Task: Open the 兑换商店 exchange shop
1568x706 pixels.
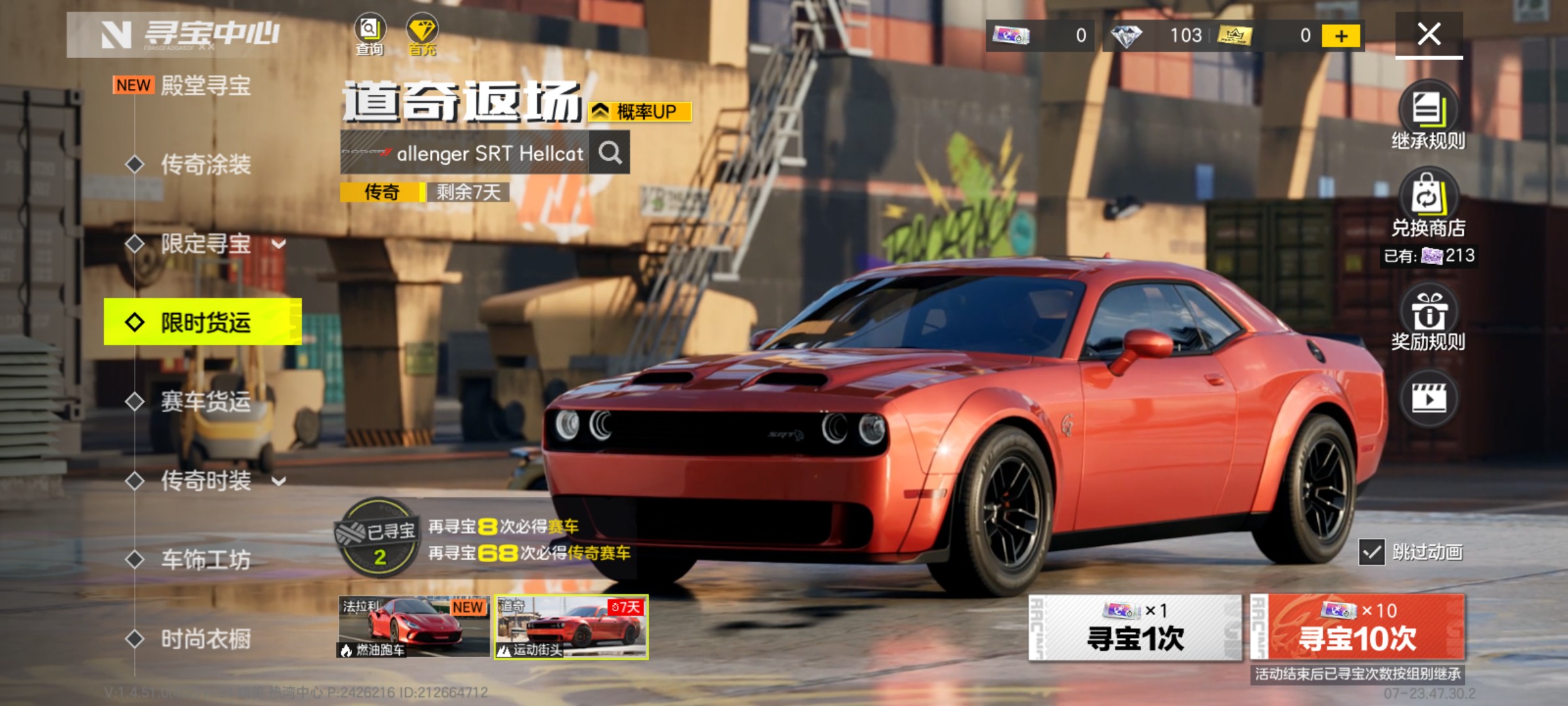Action: coord(1428,203)
